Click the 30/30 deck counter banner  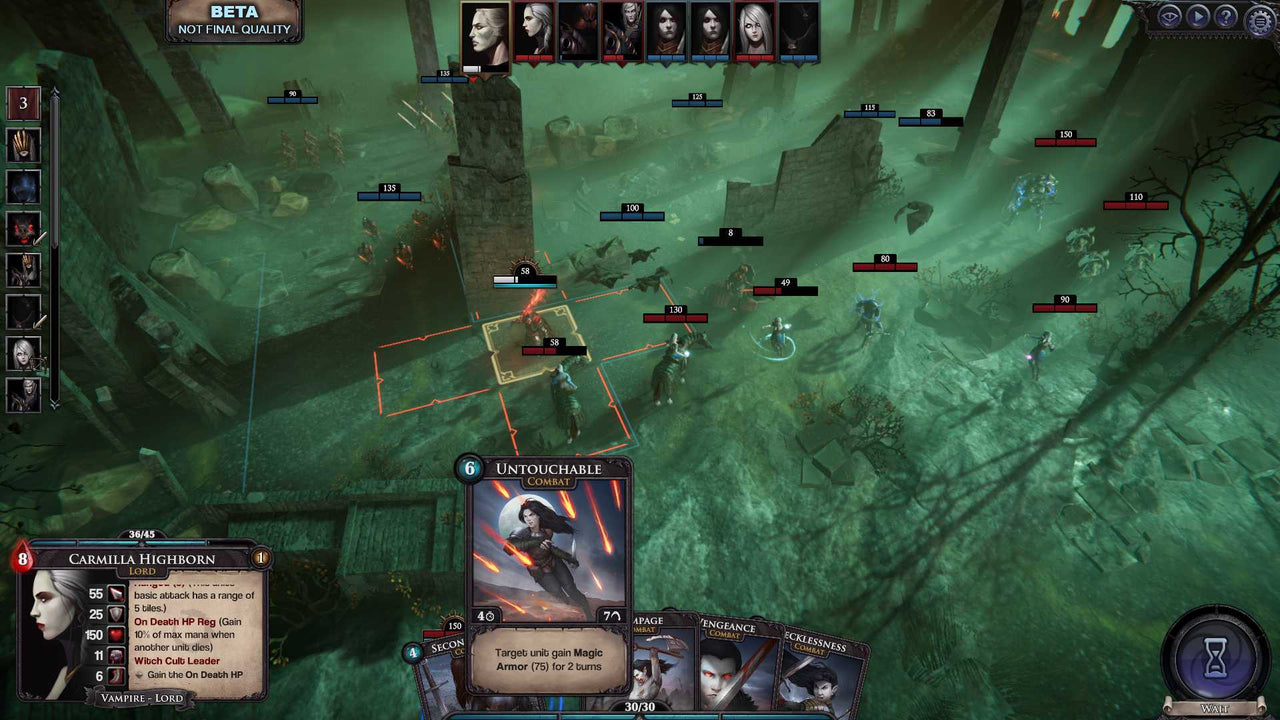640,704
